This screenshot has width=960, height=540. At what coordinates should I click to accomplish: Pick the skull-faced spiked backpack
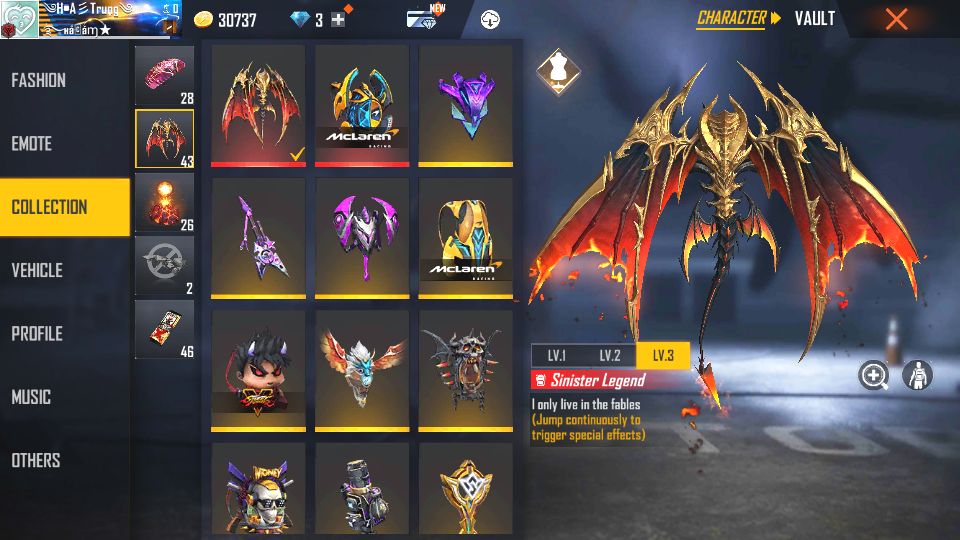click(x=466, y=369)
